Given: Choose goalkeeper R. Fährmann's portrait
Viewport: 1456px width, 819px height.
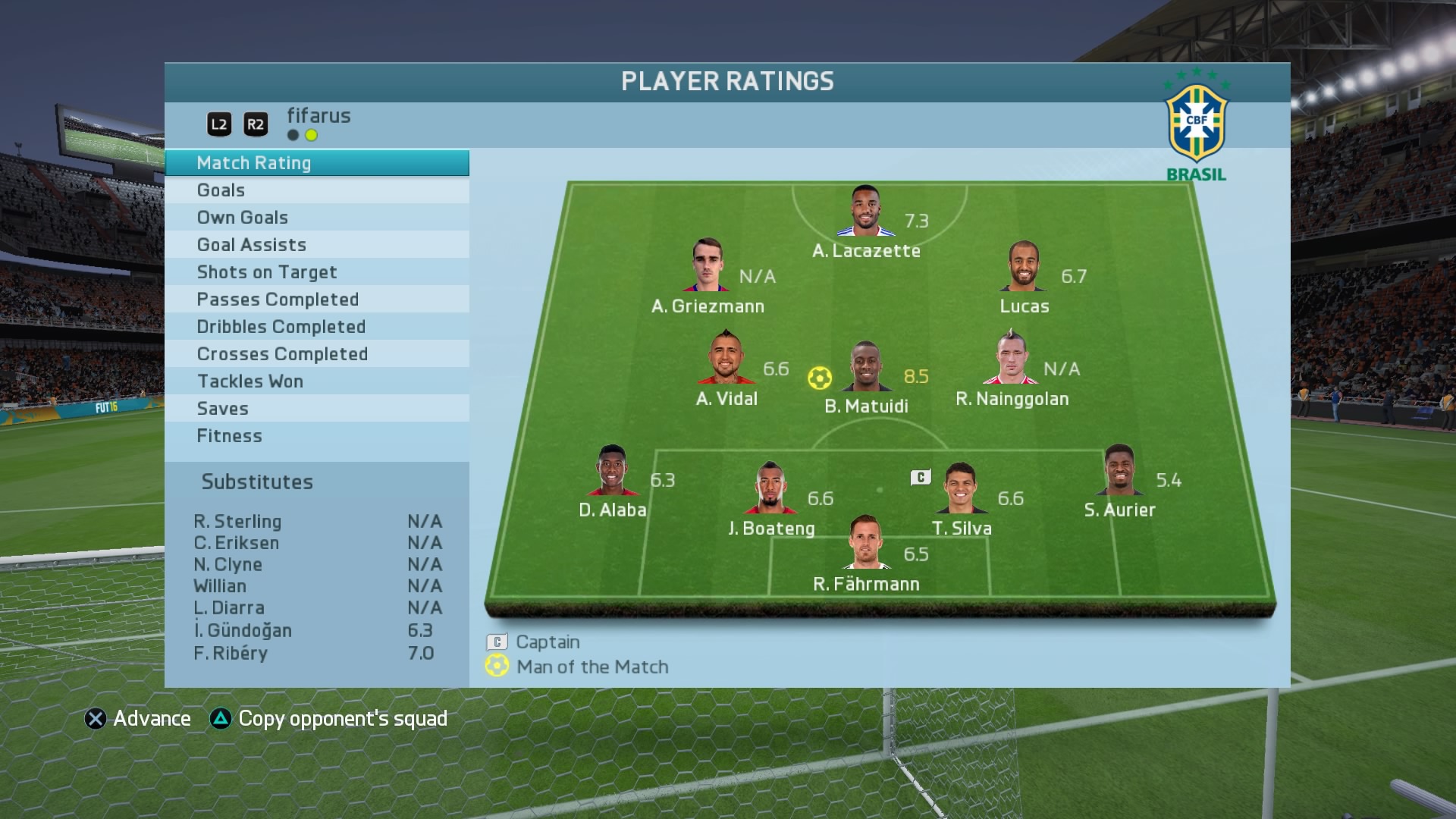Looking at the screenshot, I should [x=866, y=543].
